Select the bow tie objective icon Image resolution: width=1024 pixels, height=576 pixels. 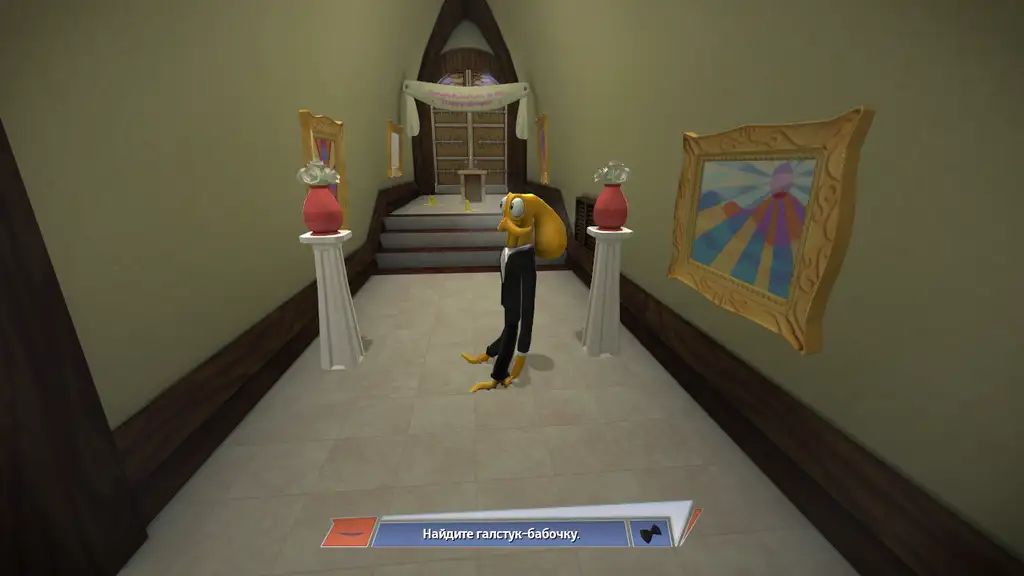tap(651, 533)
